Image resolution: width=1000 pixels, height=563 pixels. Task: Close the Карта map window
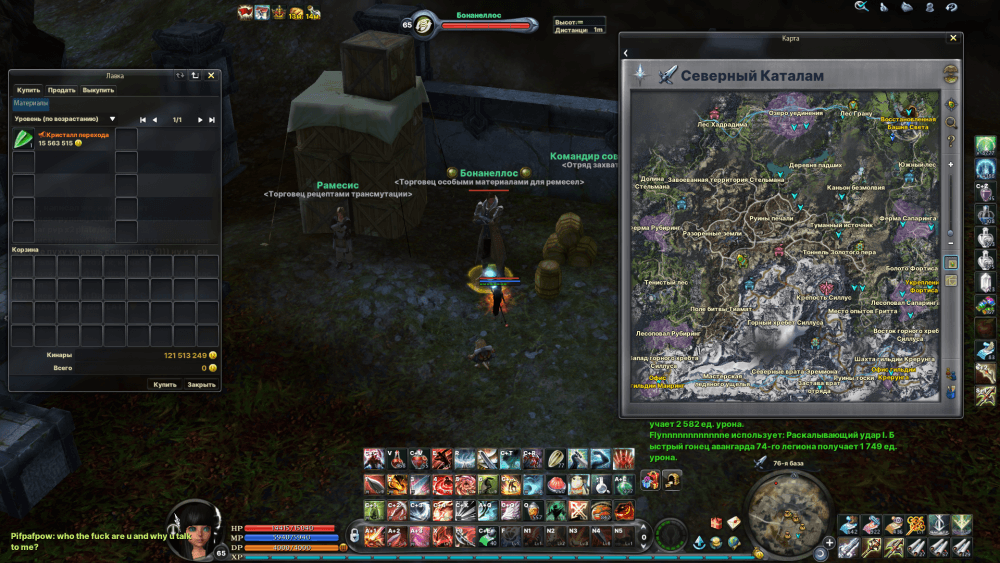pyautogui.click(x=952, y=38)
